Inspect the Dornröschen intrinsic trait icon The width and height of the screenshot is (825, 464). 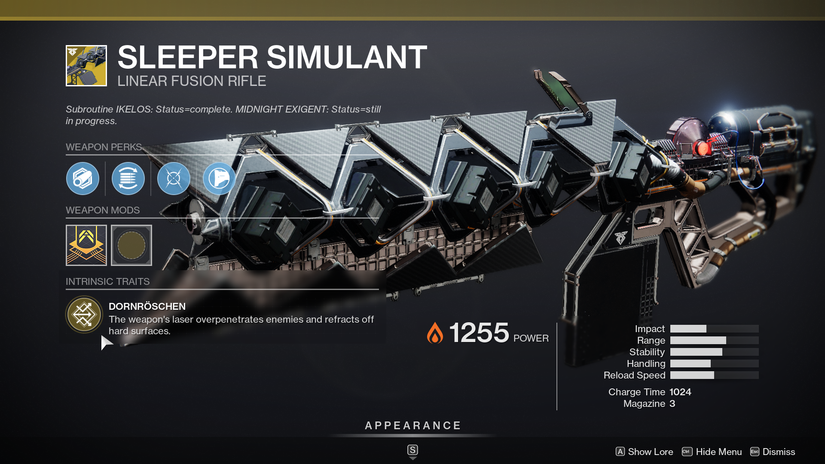pyautogui.click(x=83, y=316)
